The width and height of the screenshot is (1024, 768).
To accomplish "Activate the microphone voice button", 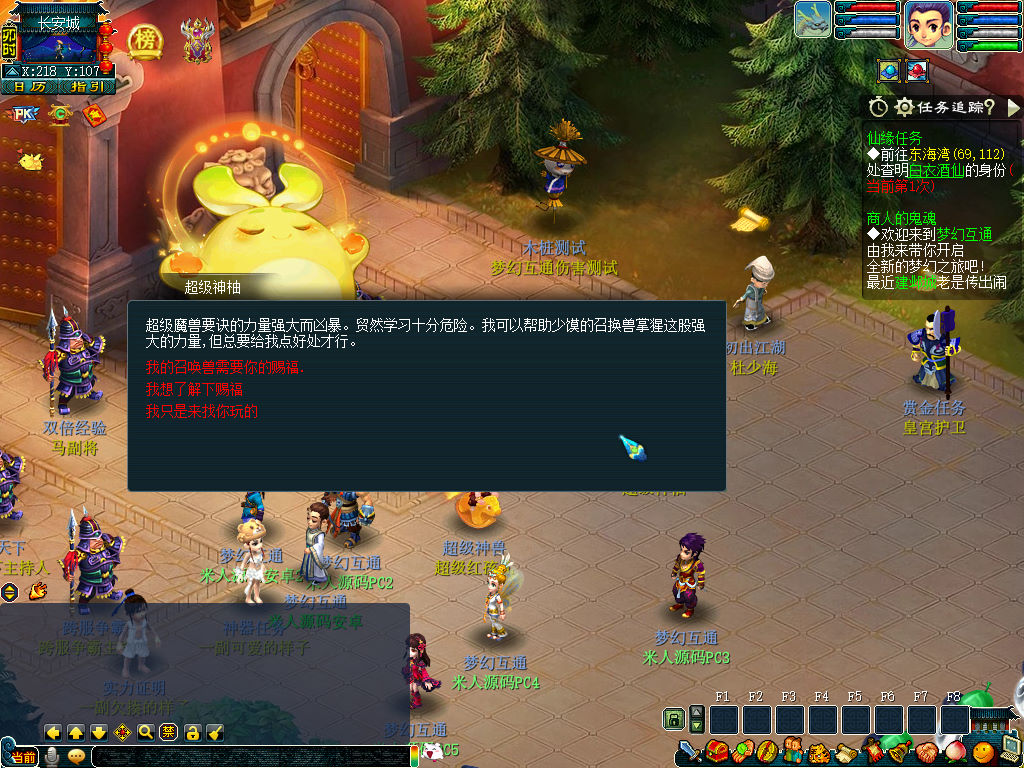I will 52,757.
